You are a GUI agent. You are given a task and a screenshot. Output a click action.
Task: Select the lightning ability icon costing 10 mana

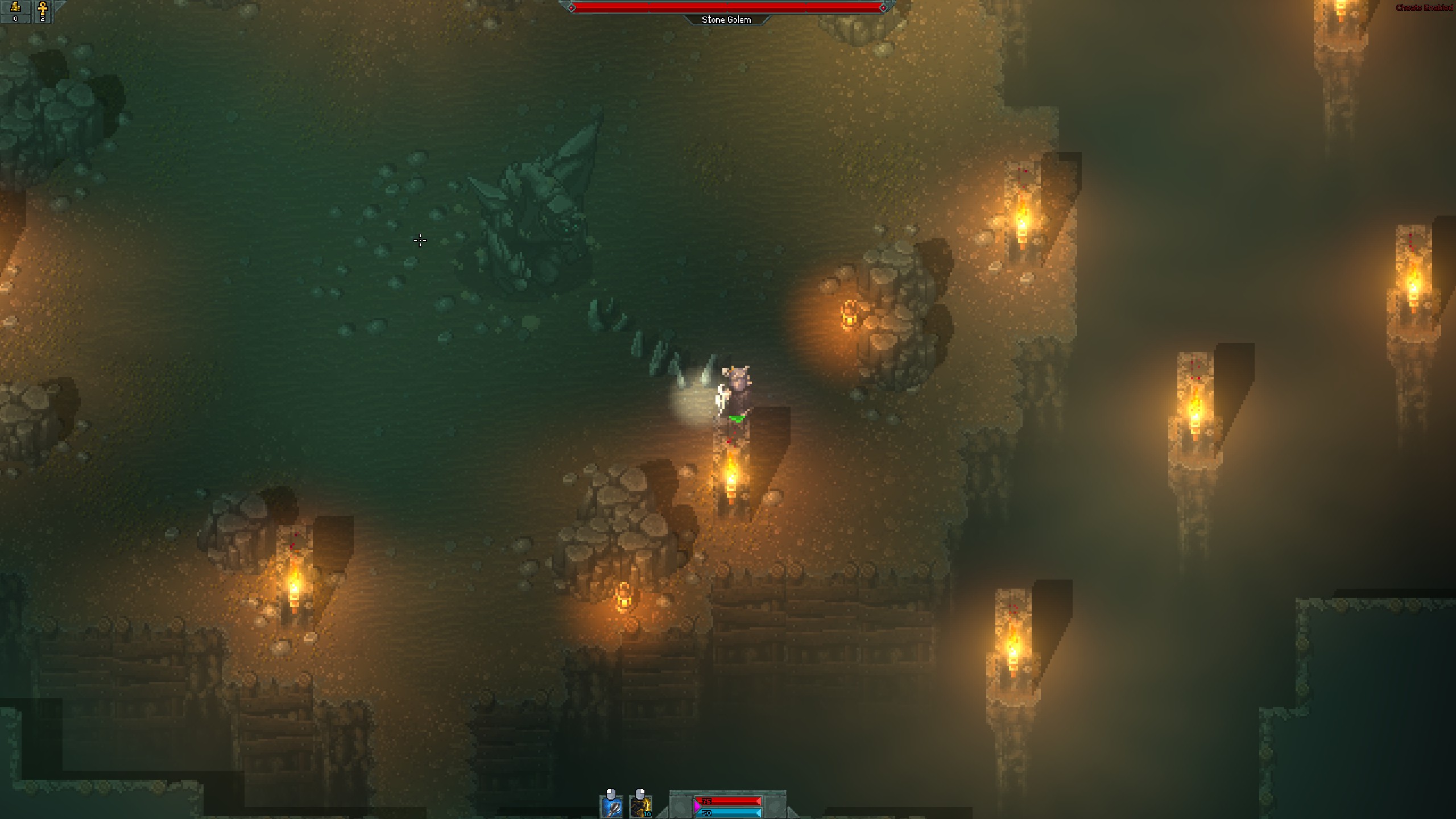(641, 808)
